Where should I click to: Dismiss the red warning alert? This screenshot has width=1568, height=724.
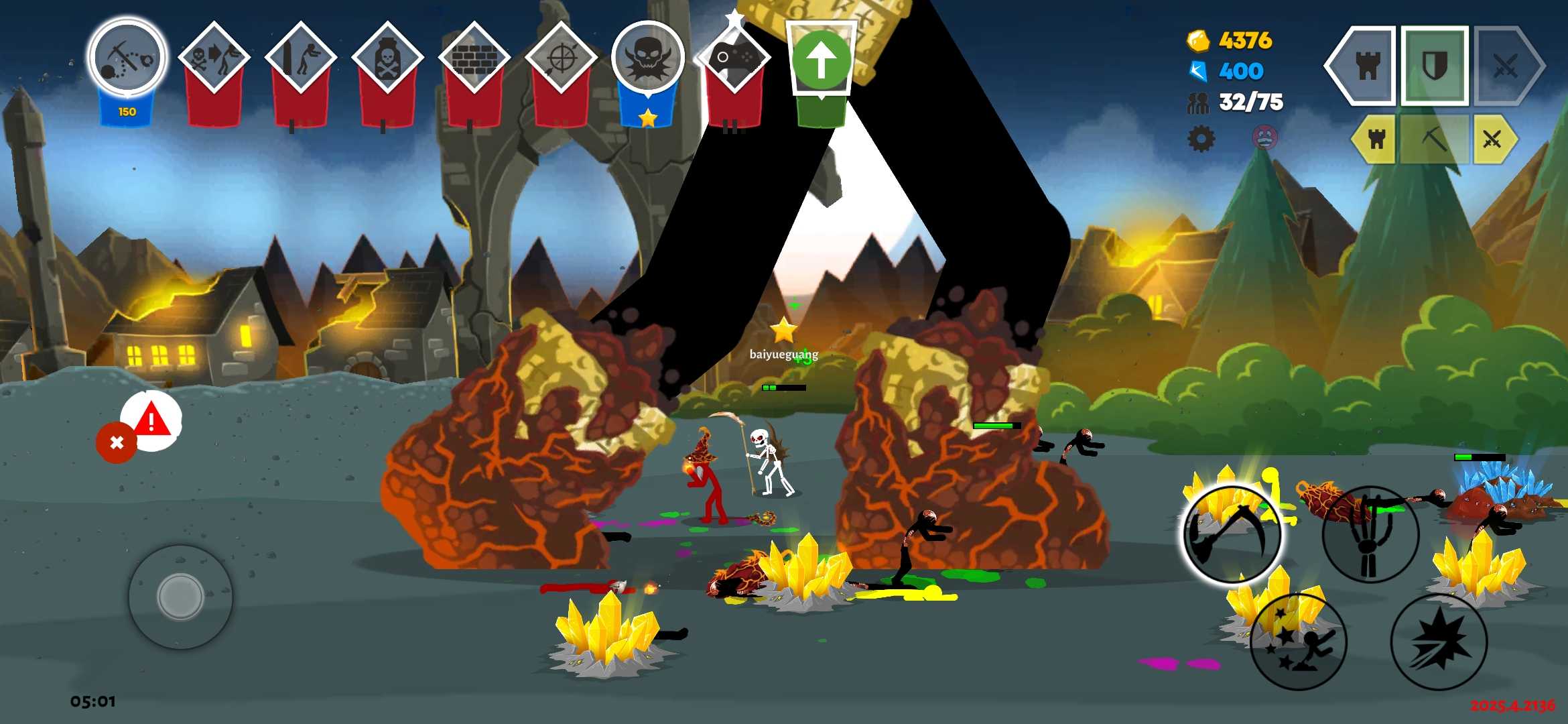[x=117, y=442]
